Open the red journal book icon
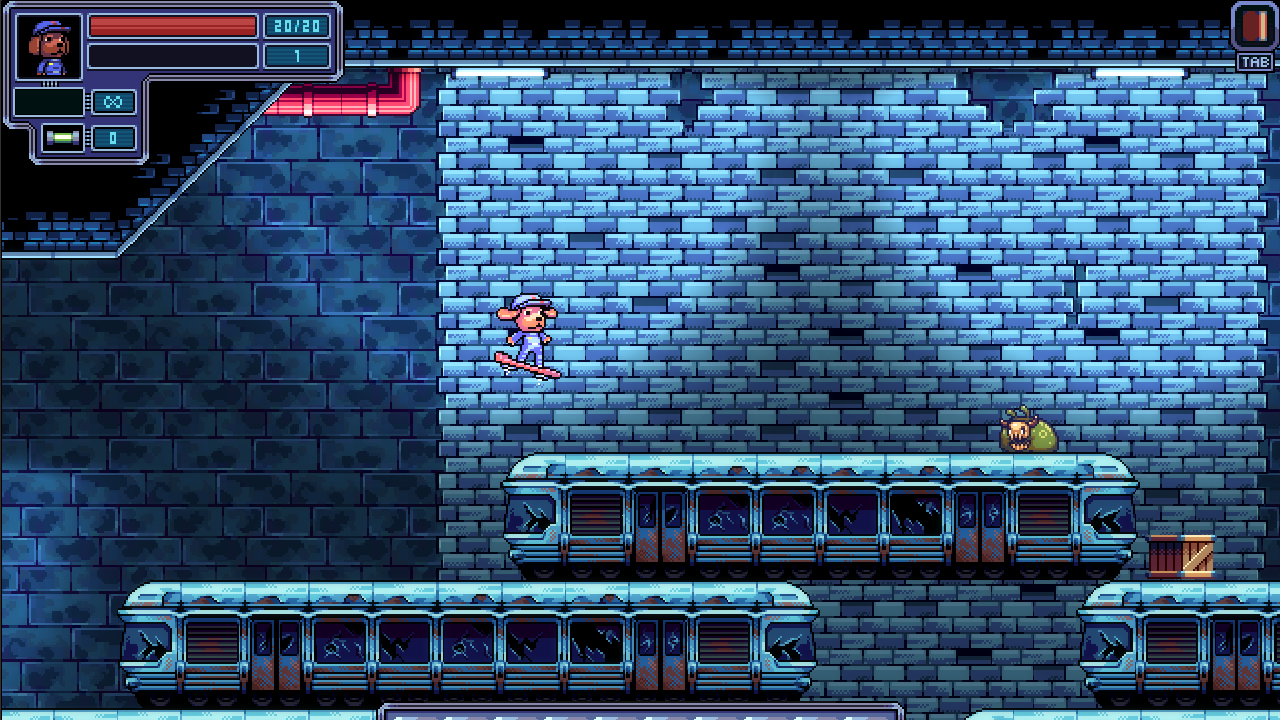Image resolution: width=1280 pixels, height=720 pixels. tap(1254, 26)
